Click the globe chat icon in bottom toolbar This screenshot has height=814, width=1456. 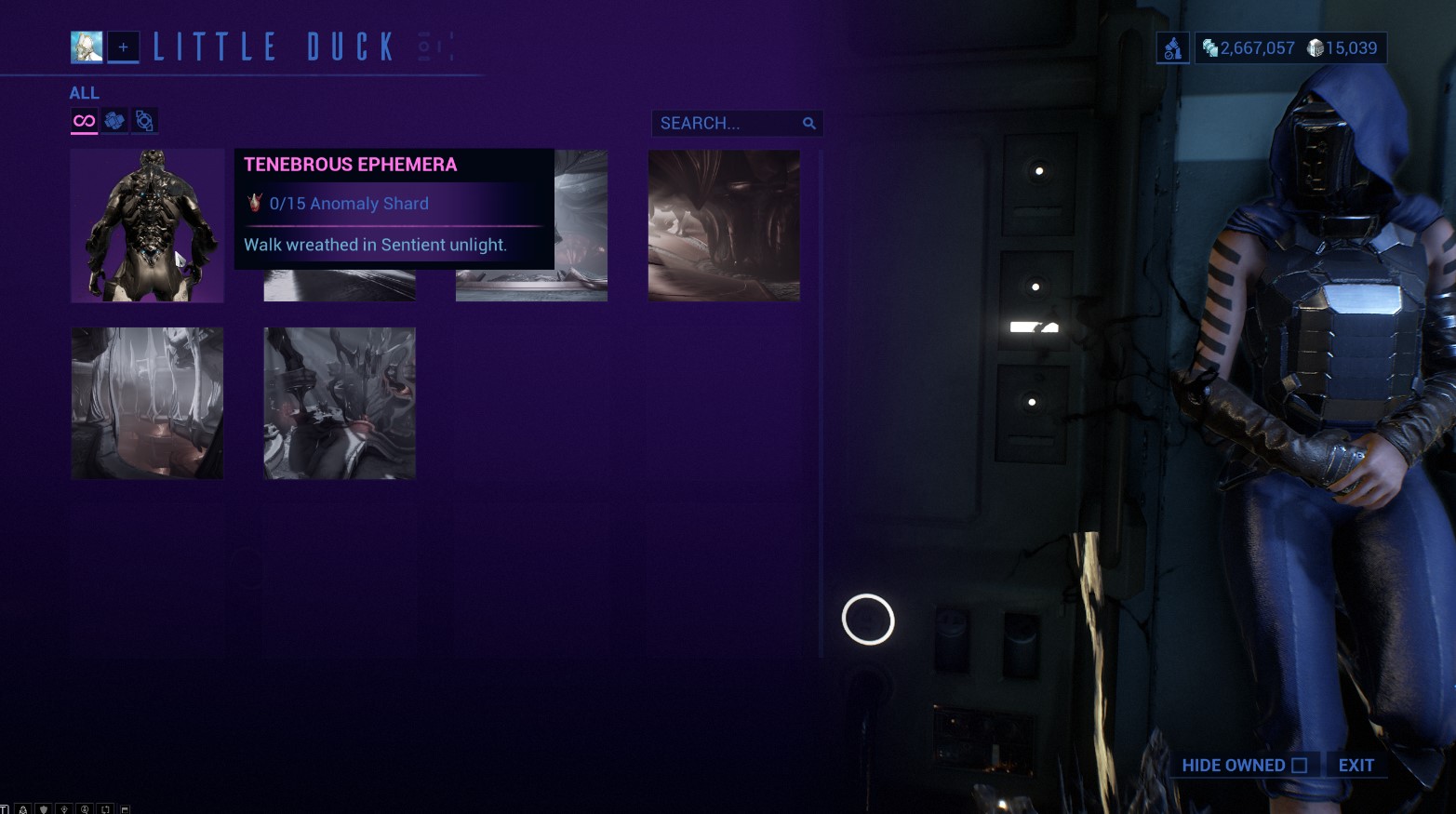[x=85, y=807]
